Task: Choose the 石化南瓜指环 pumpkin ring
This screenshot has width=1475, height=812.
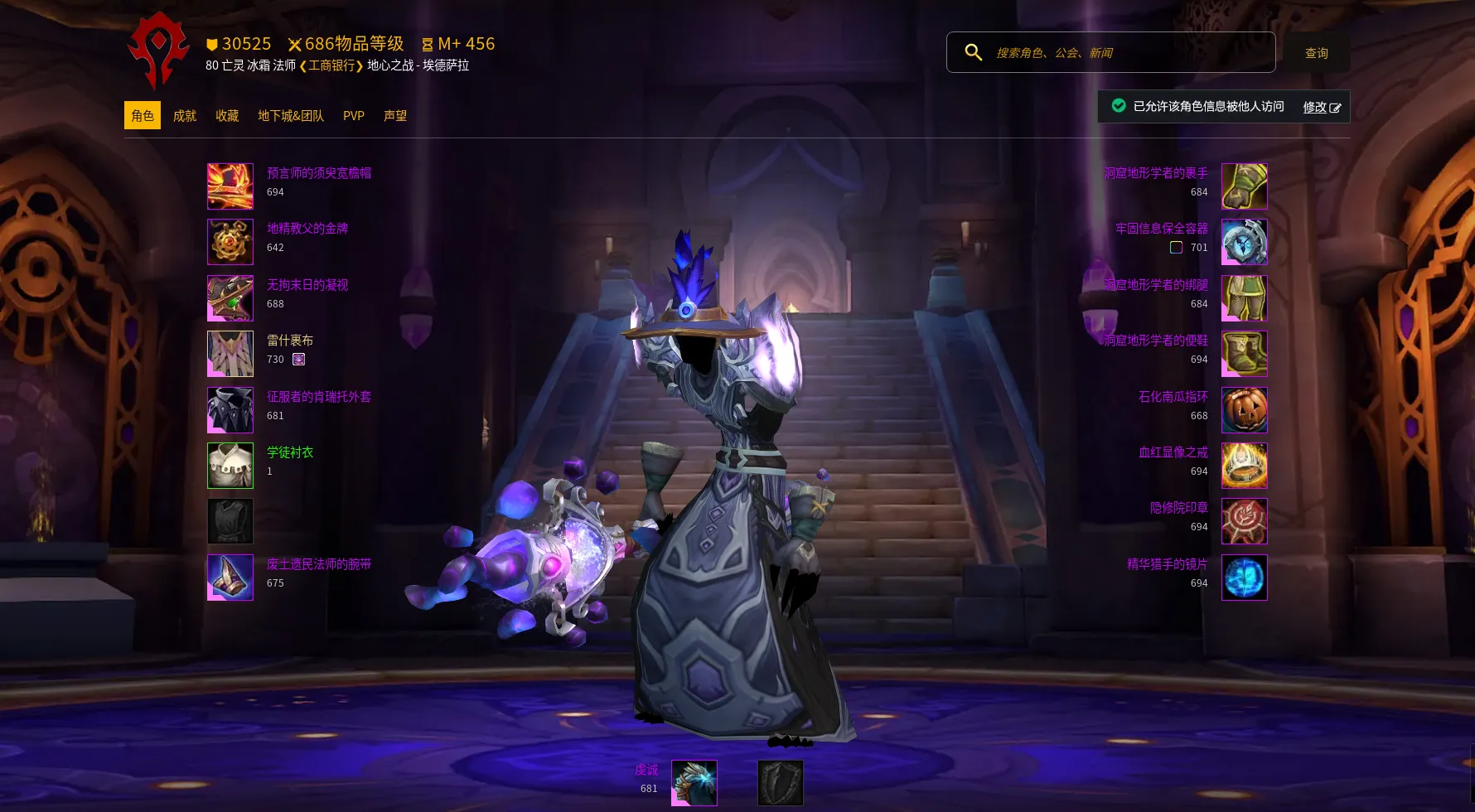Action: (1244, 410)
